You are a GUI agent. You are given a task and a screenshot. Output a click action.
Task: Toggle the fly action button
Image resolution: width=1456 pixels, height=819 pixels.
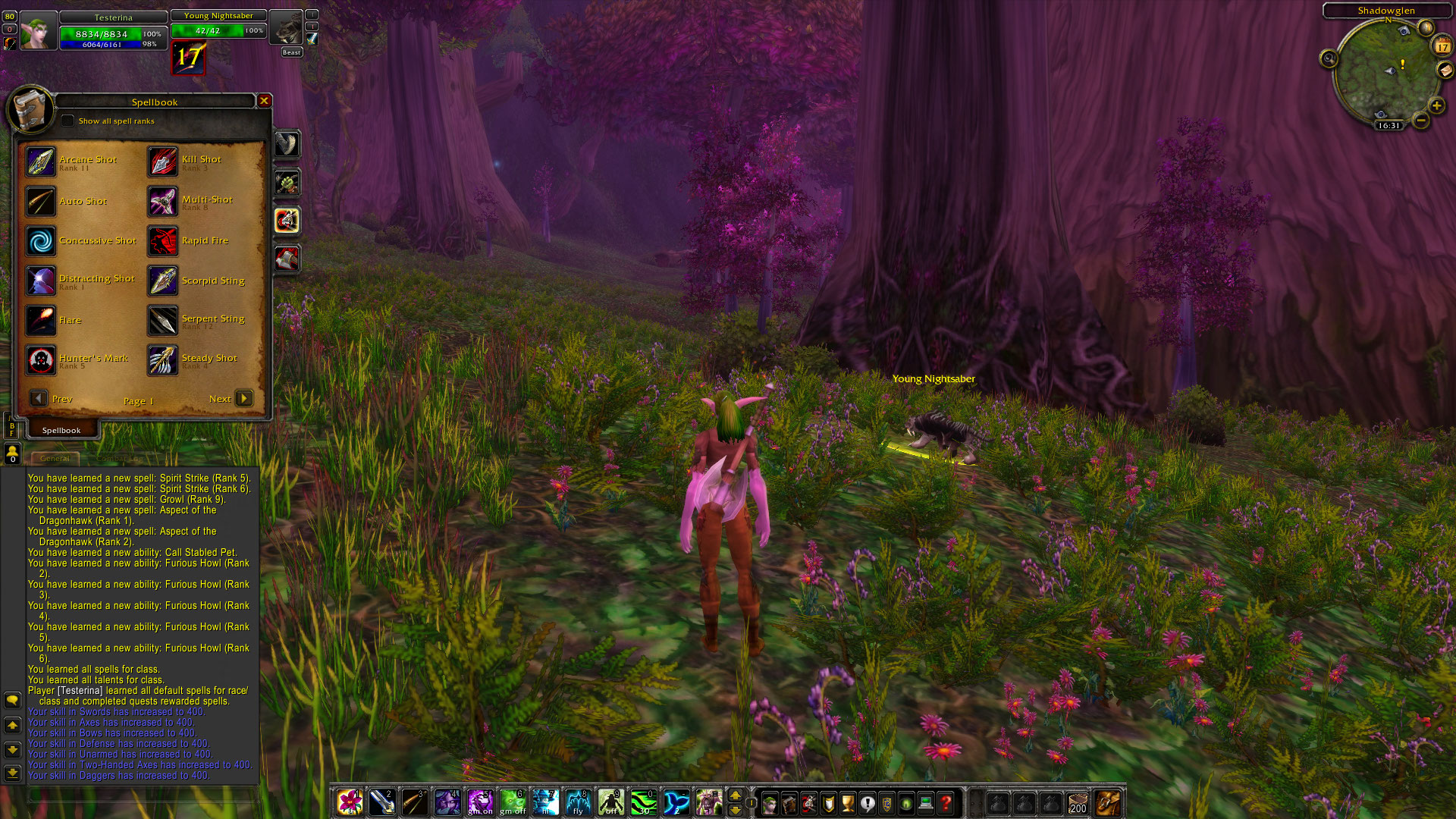[x=579, y=802]
